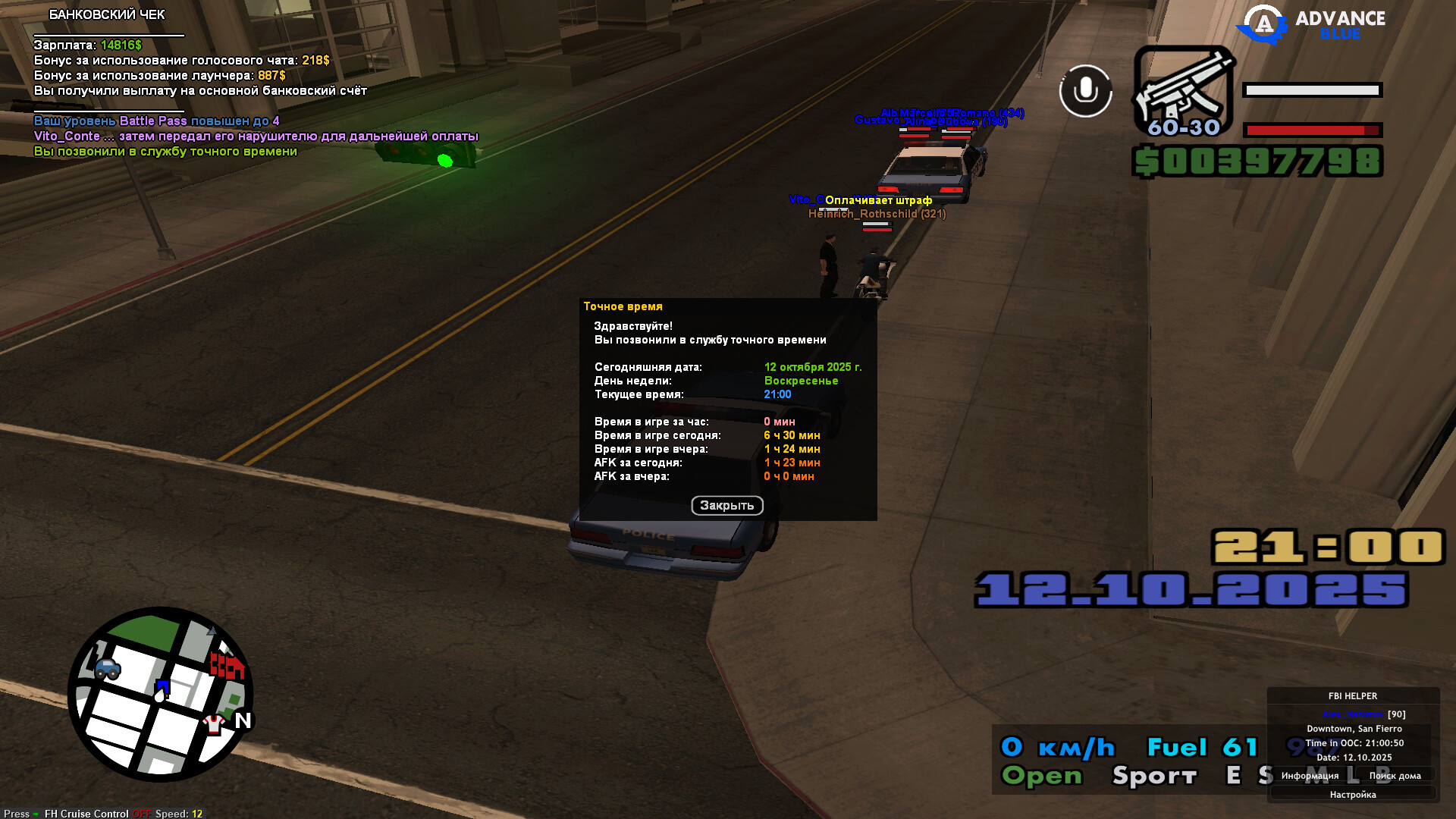The image size is (1456, 819).
Task: Close the Точное время dialog with Закрыть
Action: (726, 505)
